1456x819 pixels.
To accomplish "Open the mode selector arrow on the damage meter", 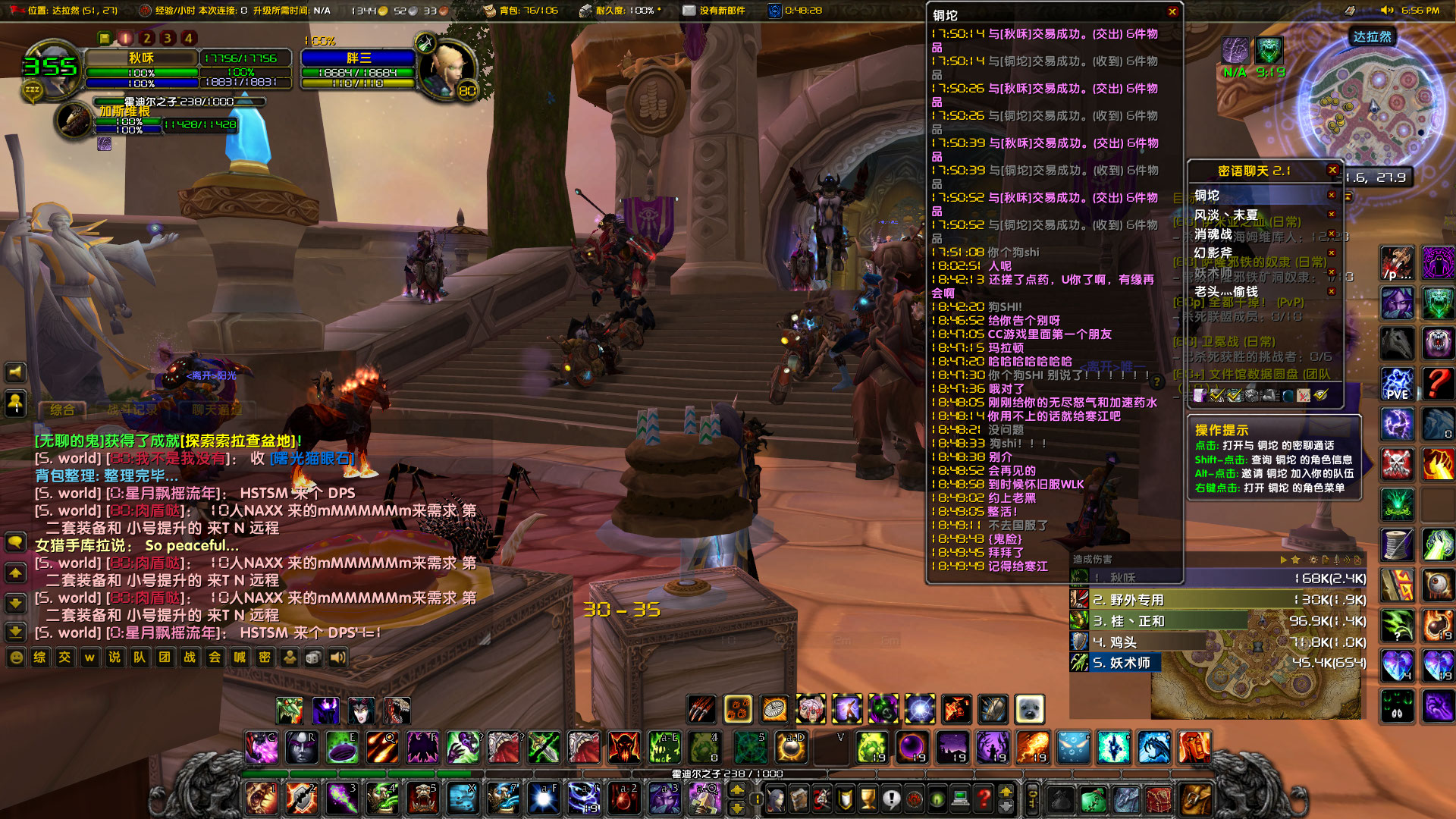I will coord(1284,559).
